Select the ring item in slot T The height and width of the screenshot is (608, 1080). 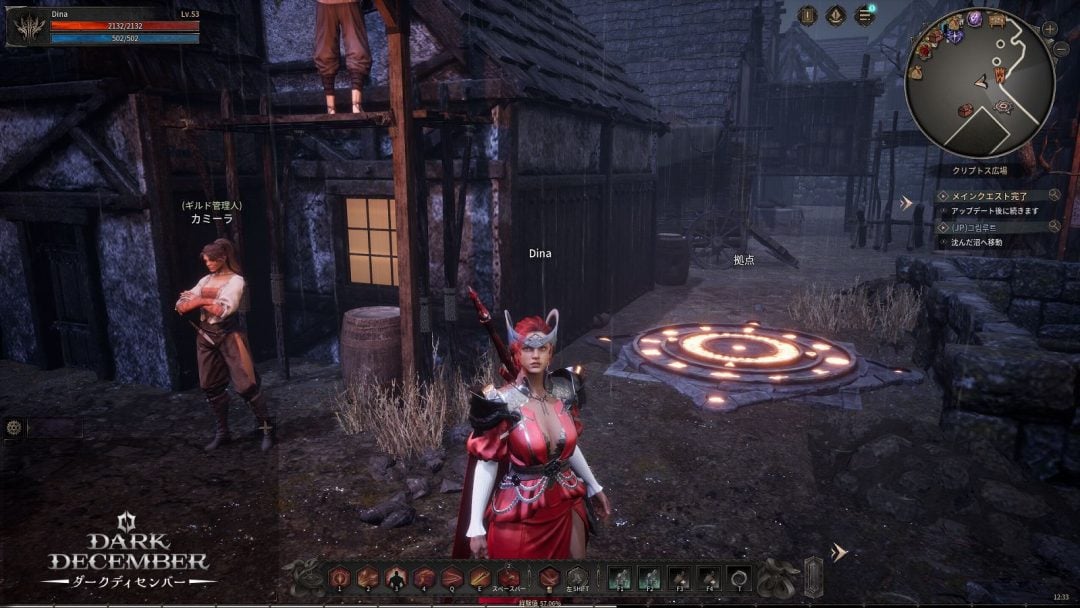(x=739, y=577)
